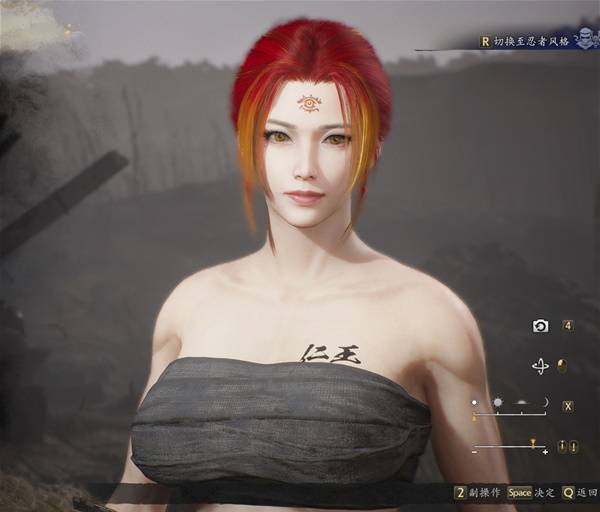
Task: Set the zoom slider handle
Action: 533,445
